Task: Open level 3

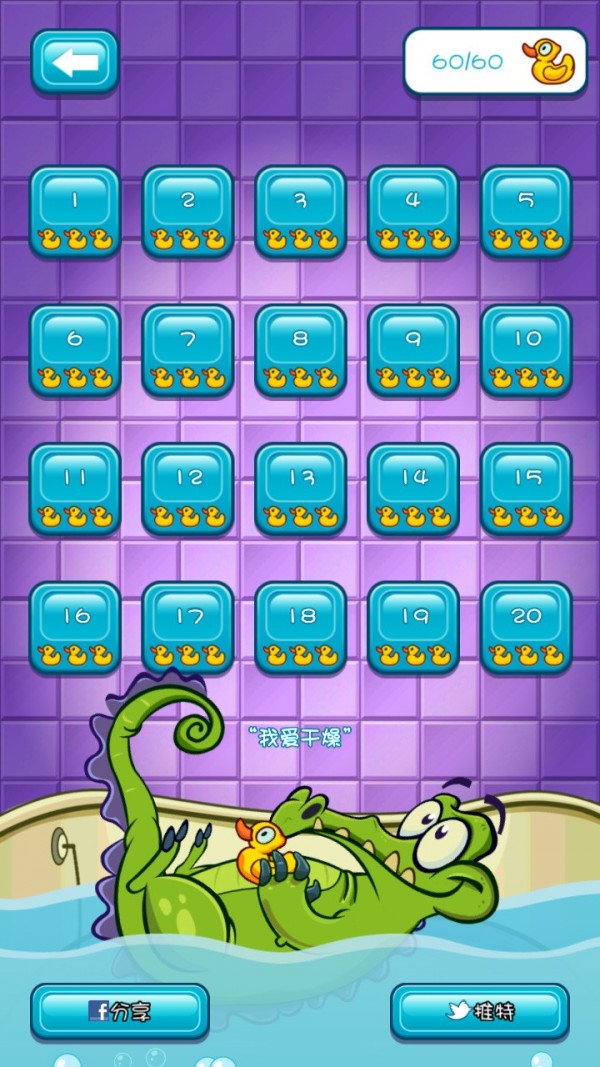Action: click(301, 211)
